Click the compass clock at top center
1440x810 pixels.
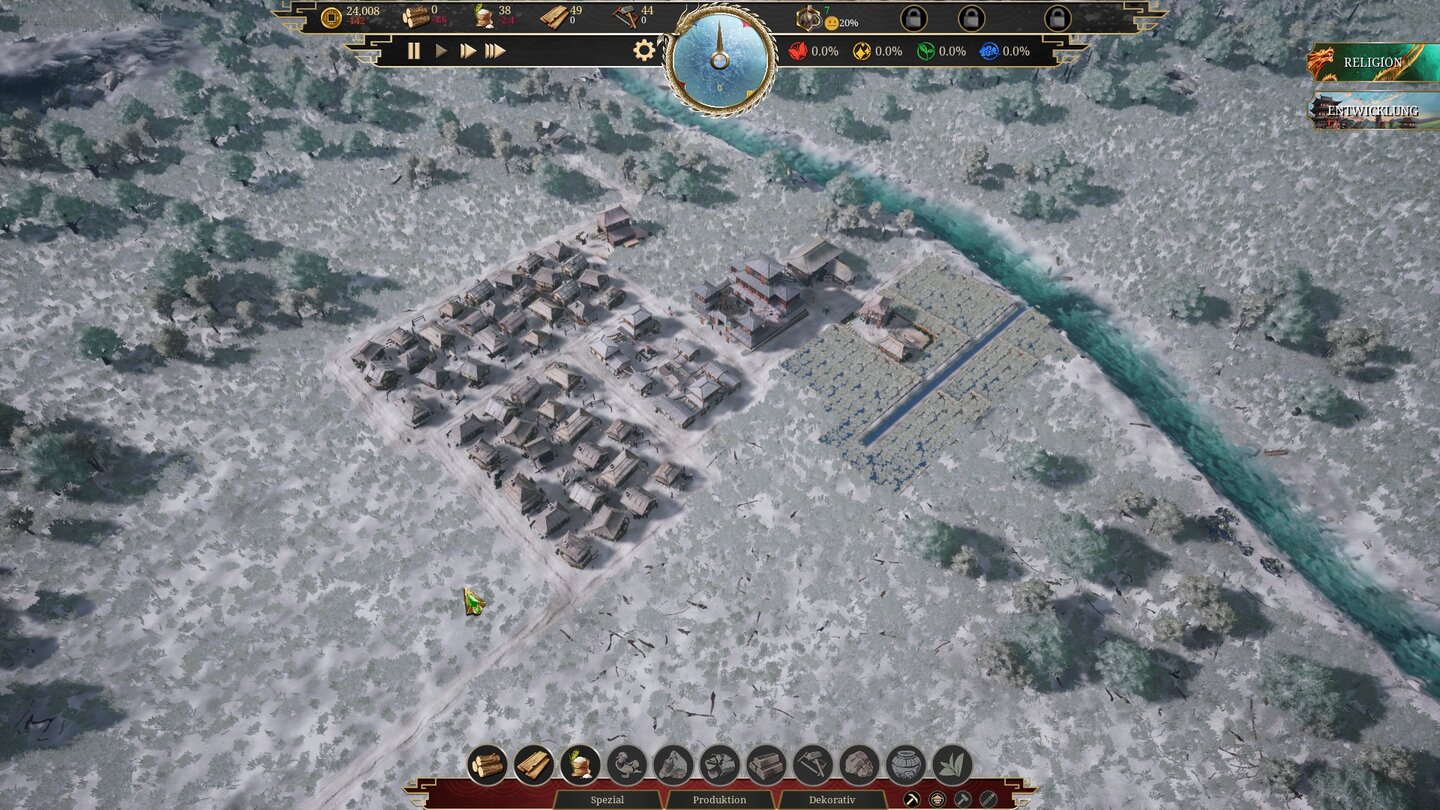click(718, 60)
